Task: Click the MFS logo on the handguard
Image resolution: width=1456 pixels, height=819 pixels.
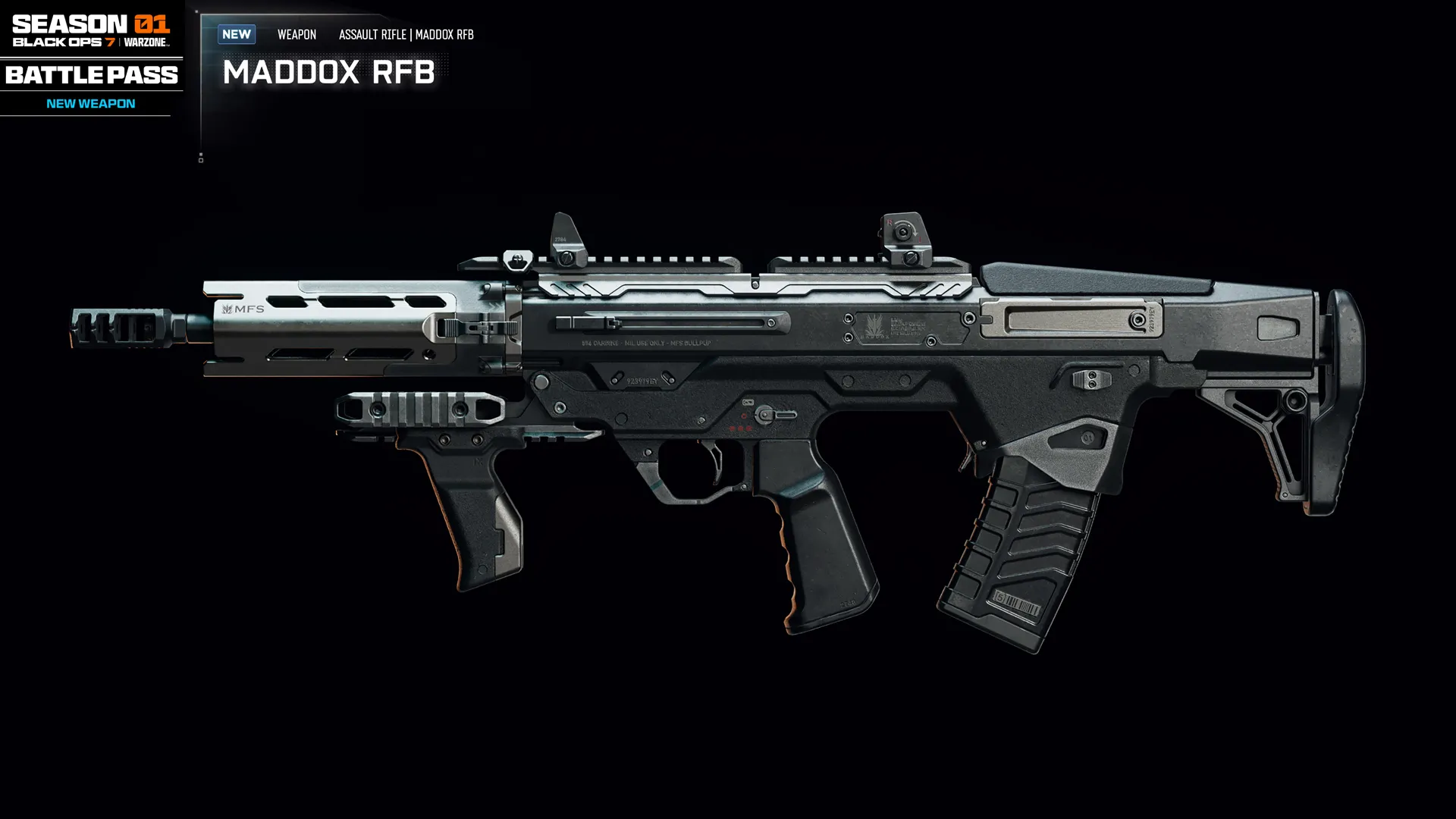Action: coord(243,308)
